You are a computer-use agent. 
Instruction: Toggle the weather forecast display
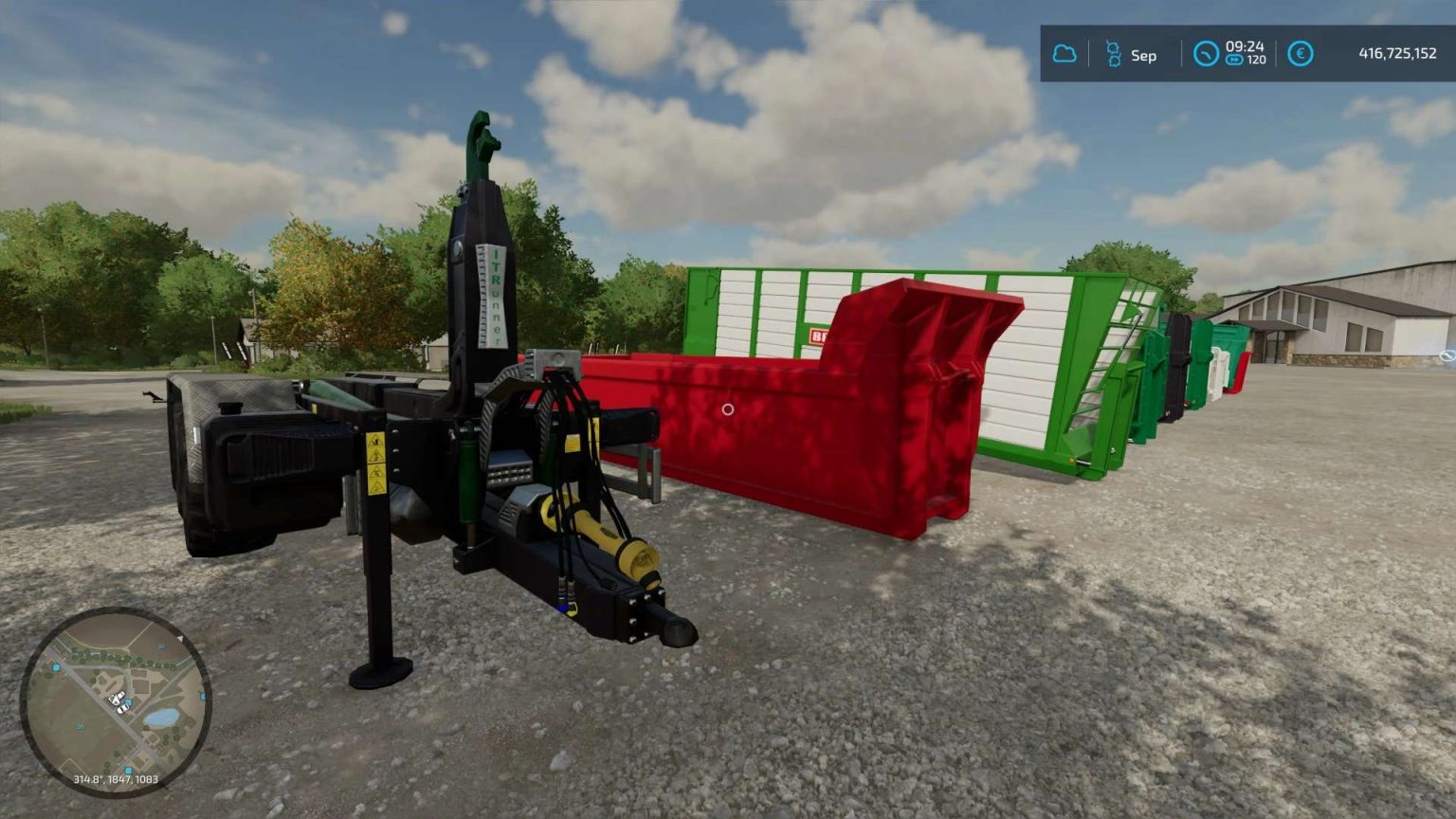[x=1066, y=55]
